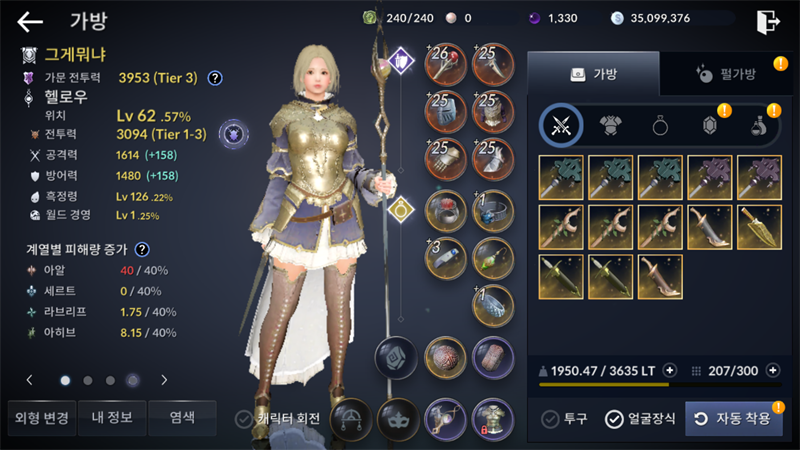Image resolution: width=800 pixels, height=450 pixels.
Task: Go back with the arrow button
Action: (x=30, y=21)
